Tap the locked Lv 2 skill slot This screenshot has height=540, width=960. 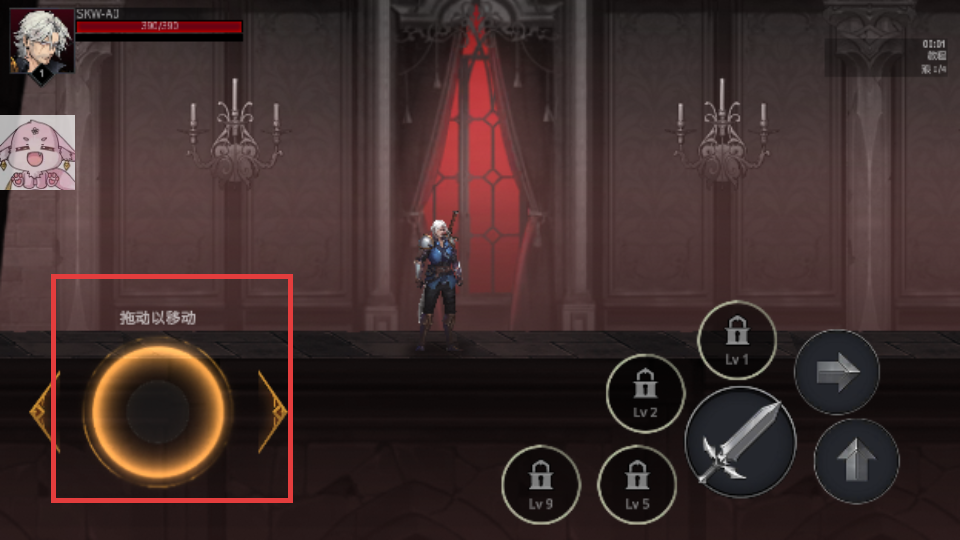[645, 392]
